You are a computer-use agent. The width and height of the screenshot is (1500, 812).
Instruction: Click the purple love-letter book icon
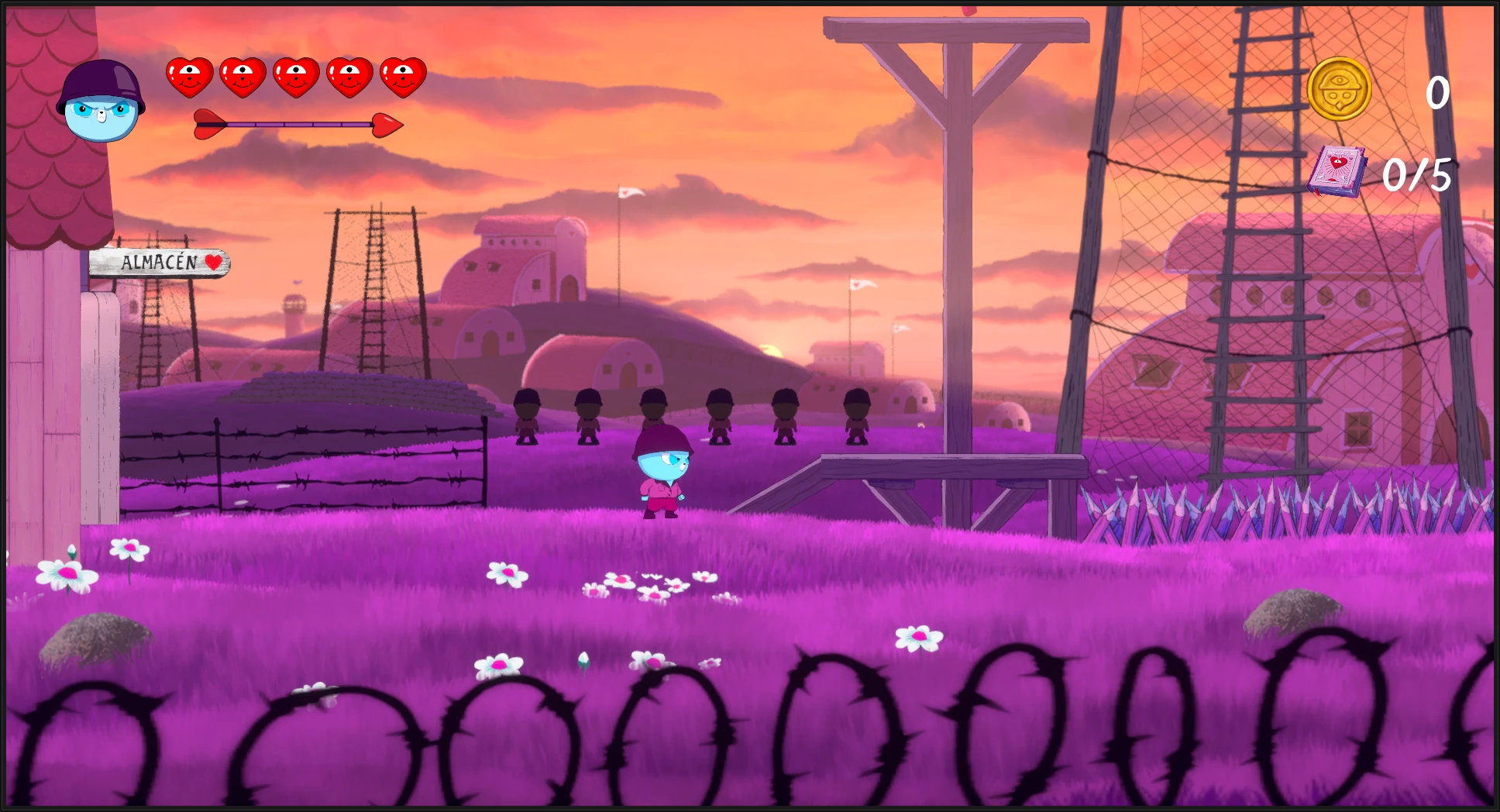[1338, 170]
